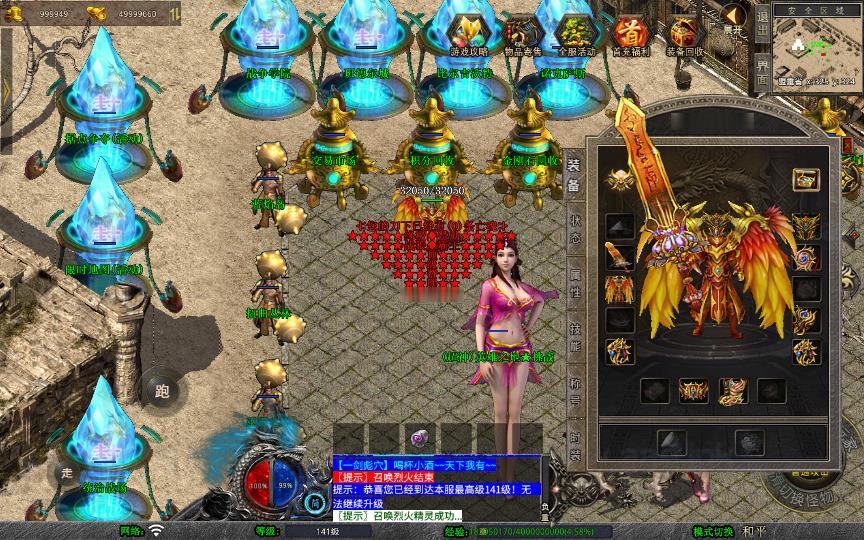Select the golden wings armor slot
This screenshot has height=540, width=864.
(619, 289)
